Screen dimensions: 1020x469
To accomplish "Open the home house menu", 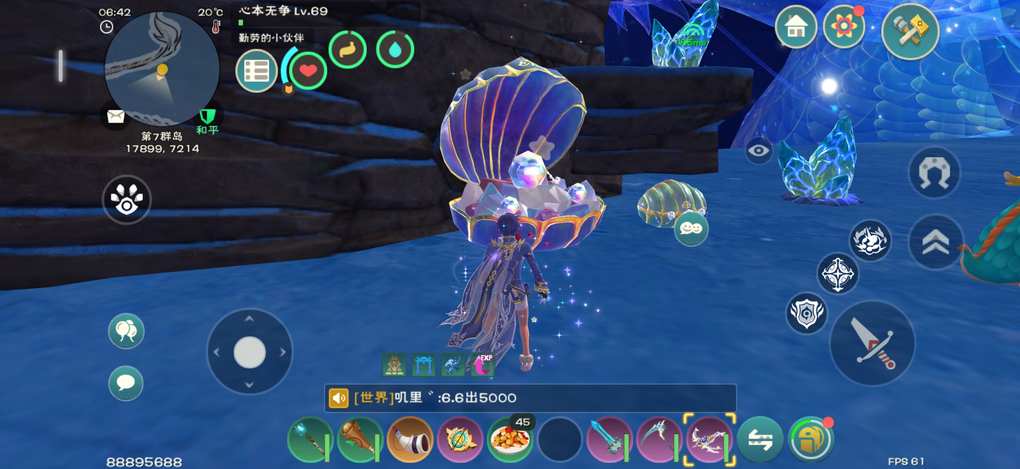I will coord(796,28).
